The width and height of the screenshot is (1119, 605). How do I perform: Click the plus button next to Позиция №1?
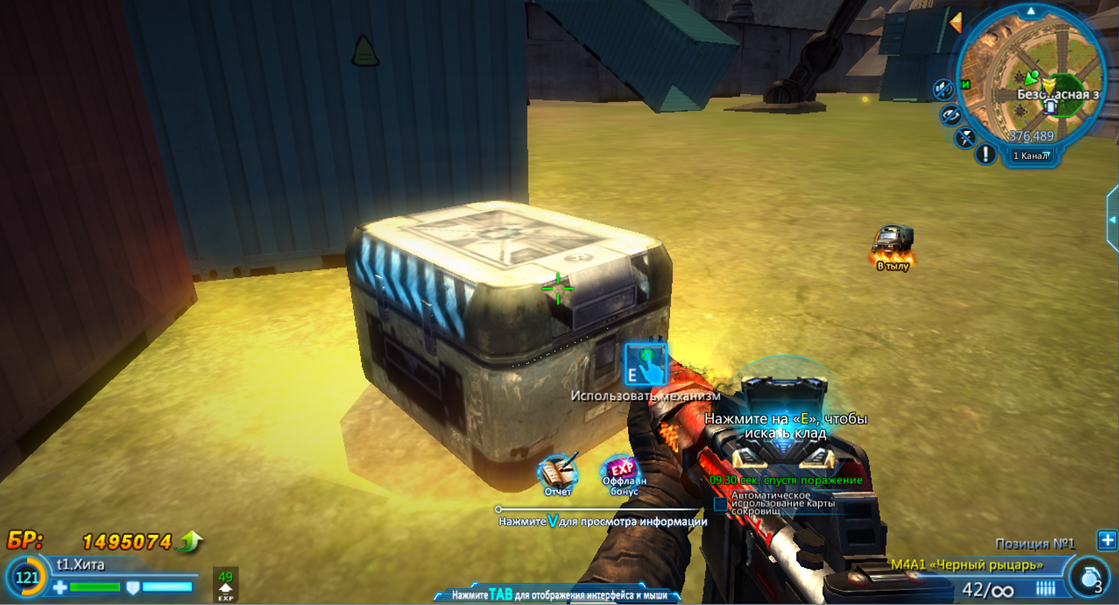[1106, 541]
